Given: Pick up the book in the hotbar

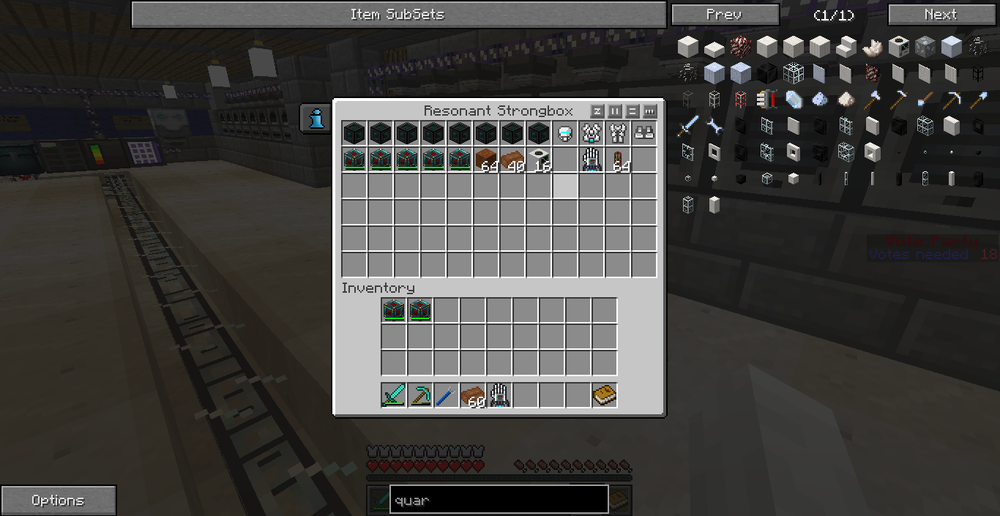Looking at the screenshot, I should pos(603,395).
